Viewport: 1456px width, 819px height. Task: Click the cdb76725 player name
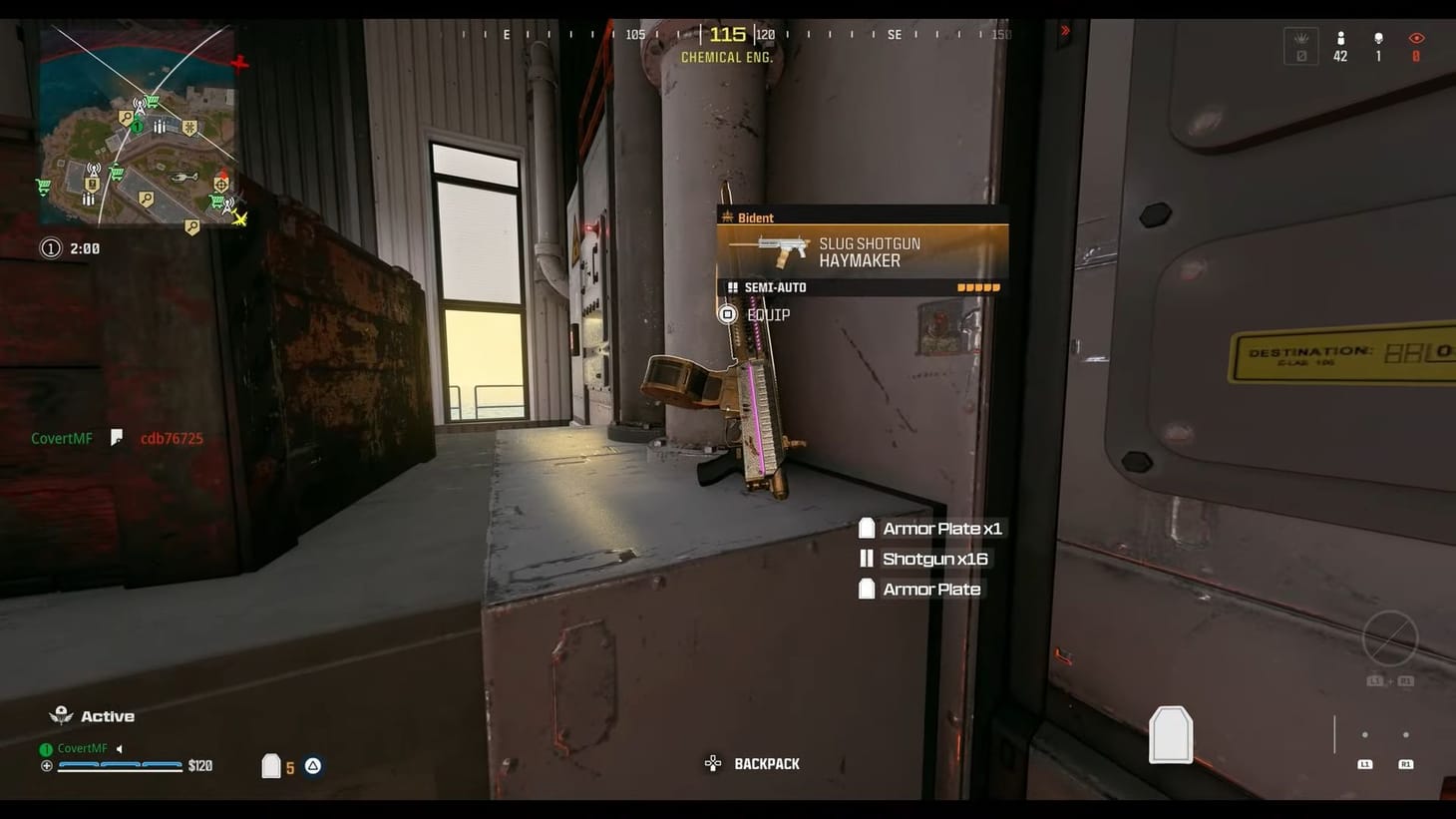point(170,438)
